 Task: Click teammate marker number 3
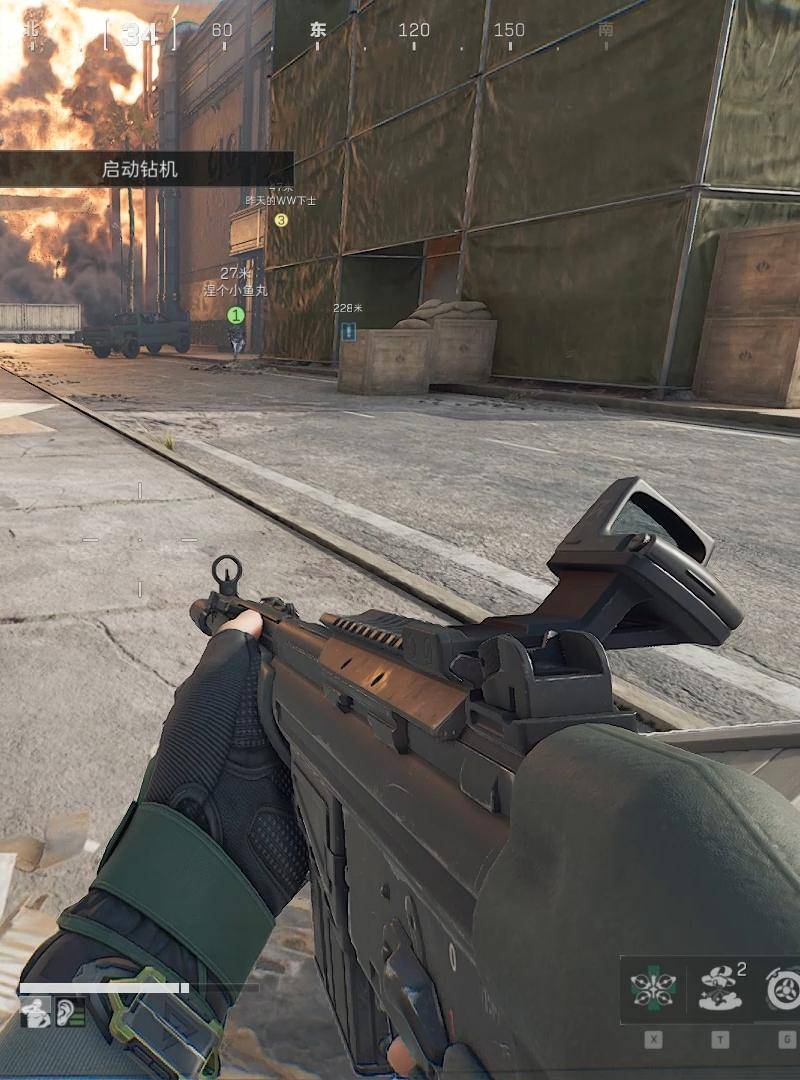281,220
